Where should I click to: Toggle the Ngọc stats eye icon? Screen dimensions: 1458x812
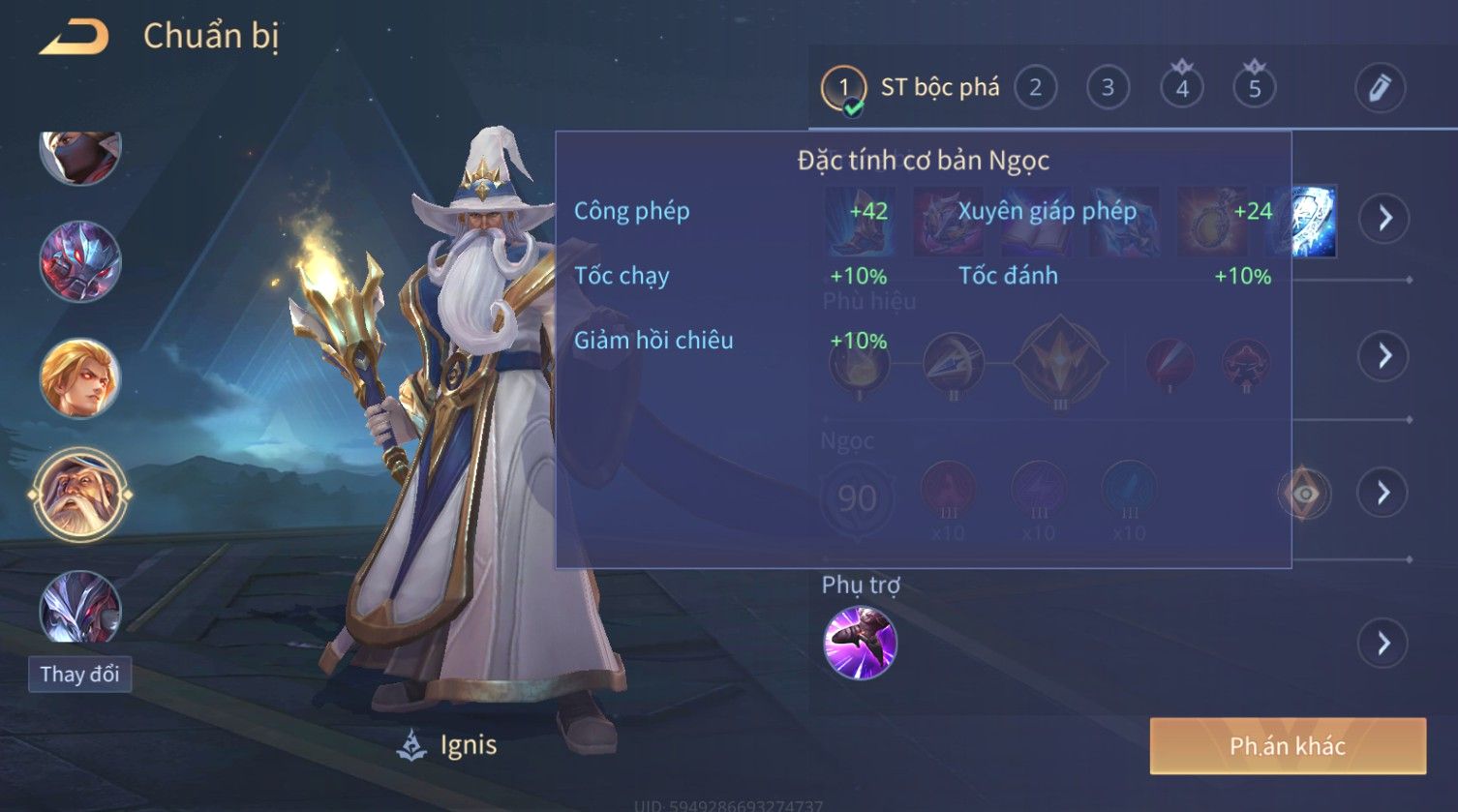1304,494
